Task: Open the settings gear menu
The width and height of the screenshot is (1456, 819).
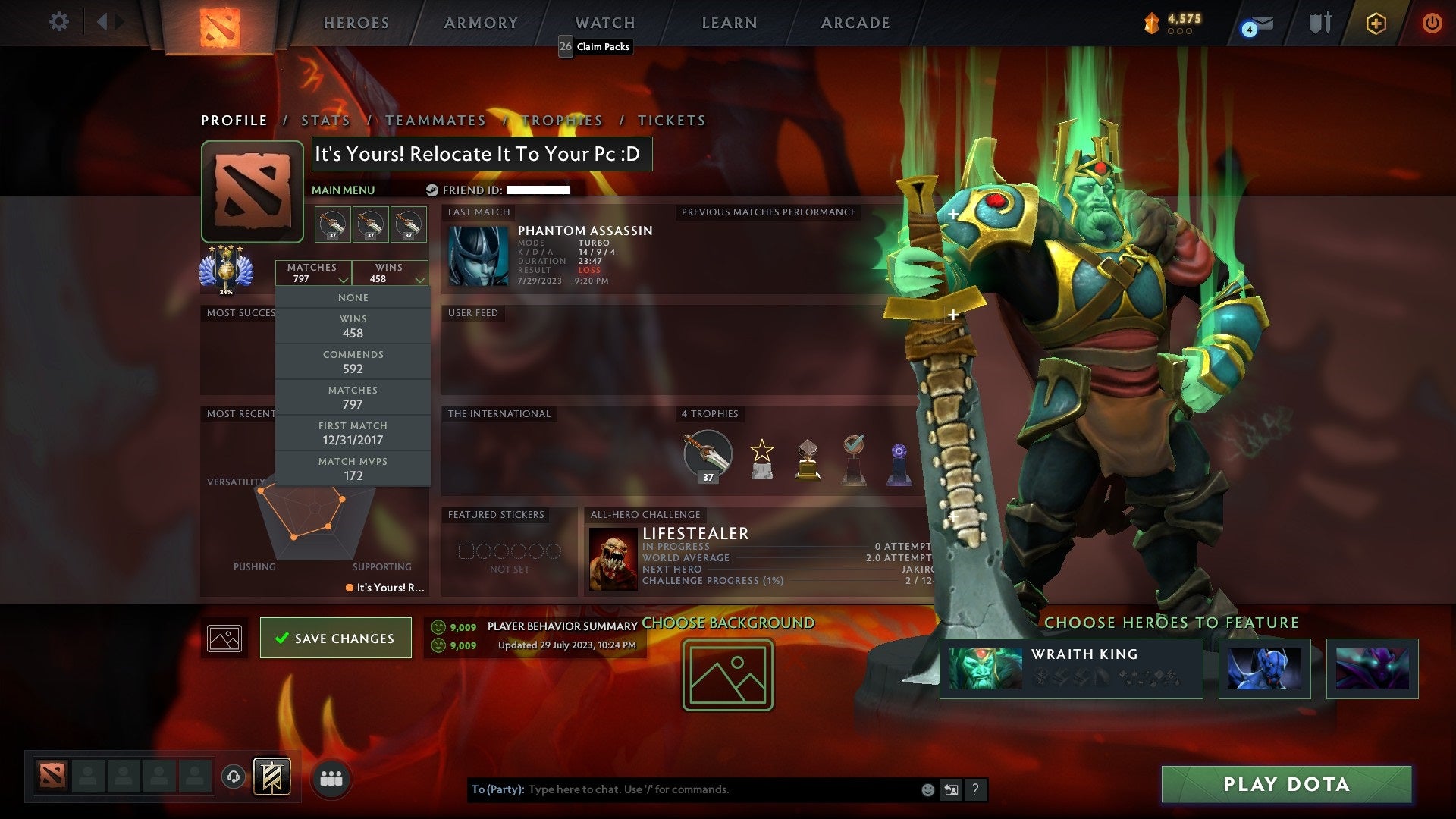Action: click(x=58, y=22)
